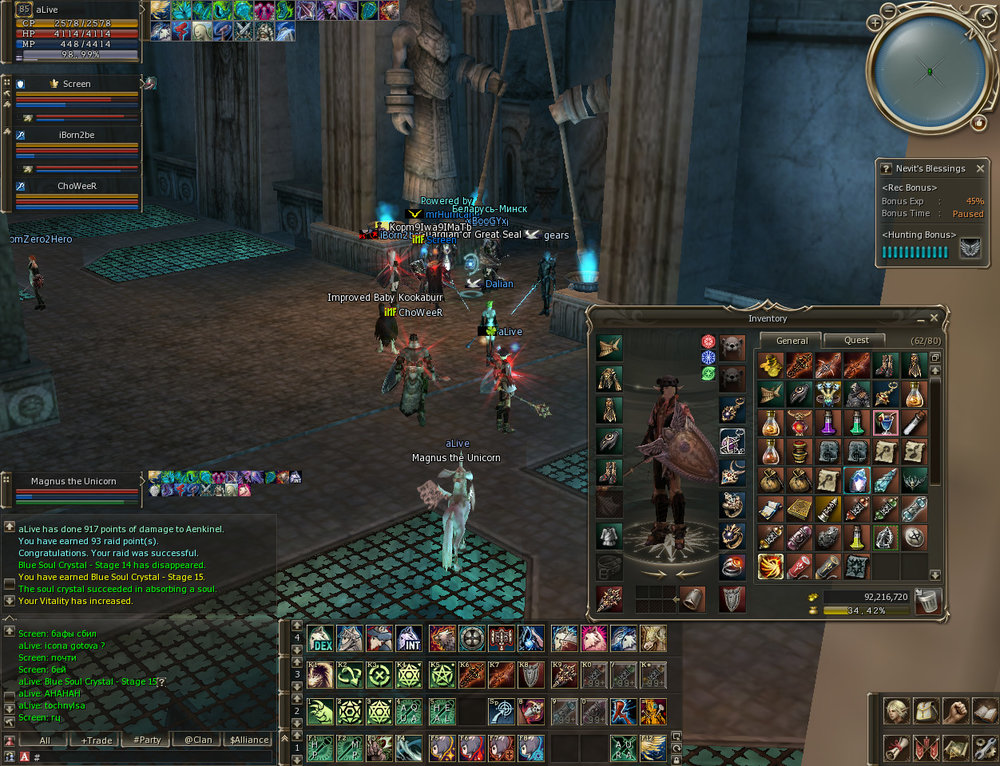The width and height of the screenshot is (1000, 766).
Task: Open the inventory trash bin
Action: point(929,601)
